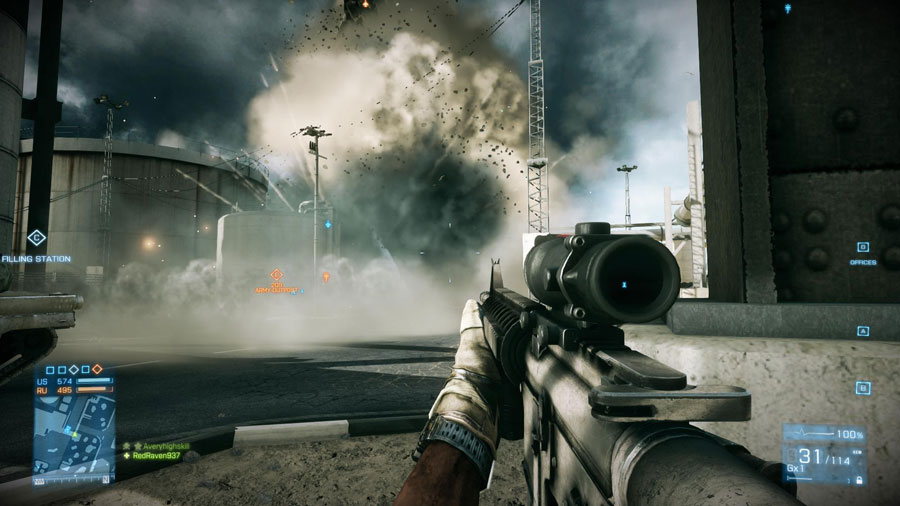Click the white neutral diamond flag status icon
The height and width of the screenshot is (506, 900).
(73, 369)
